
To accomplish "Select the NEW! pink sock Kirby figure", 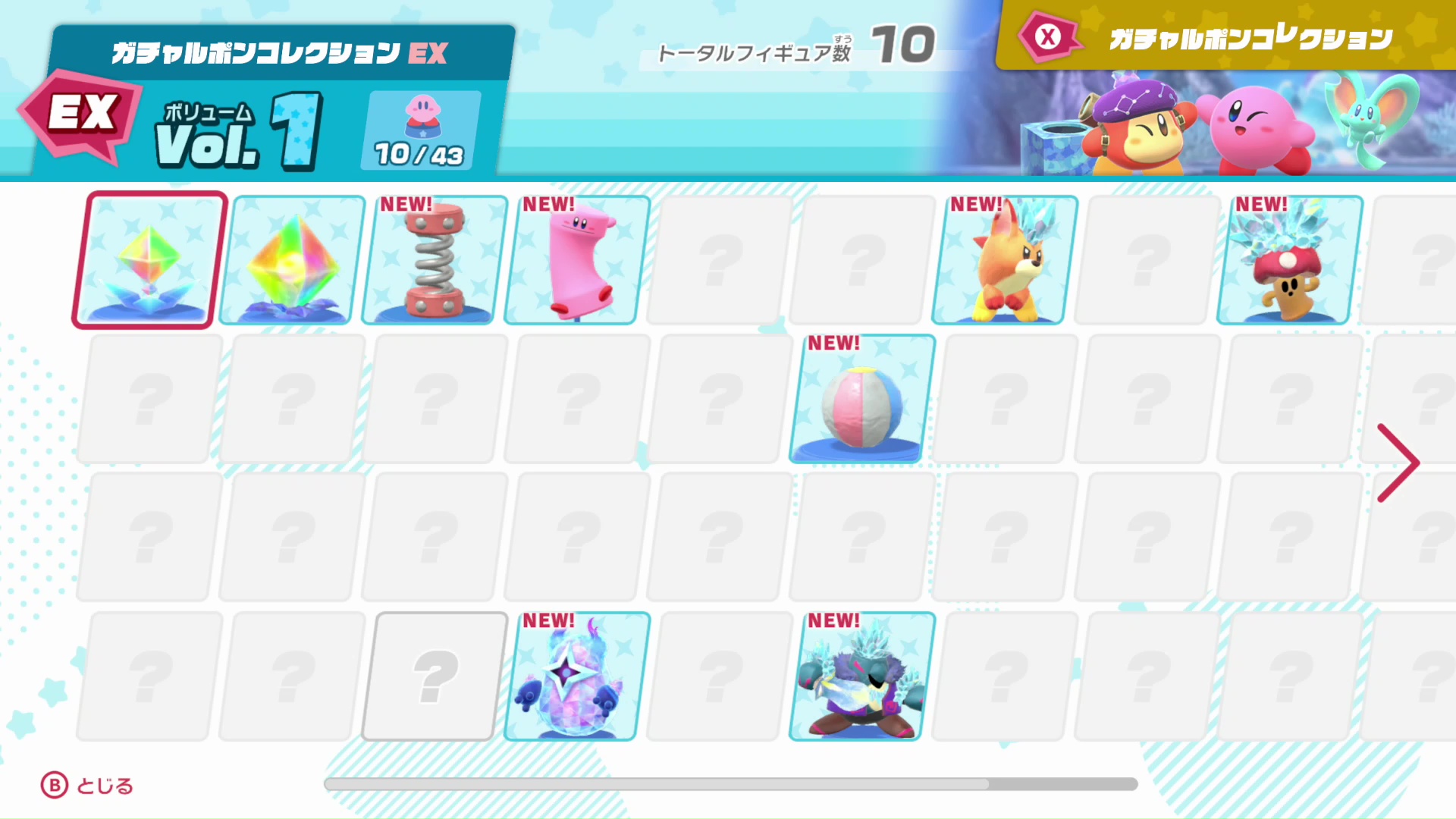I will point(572,262).
